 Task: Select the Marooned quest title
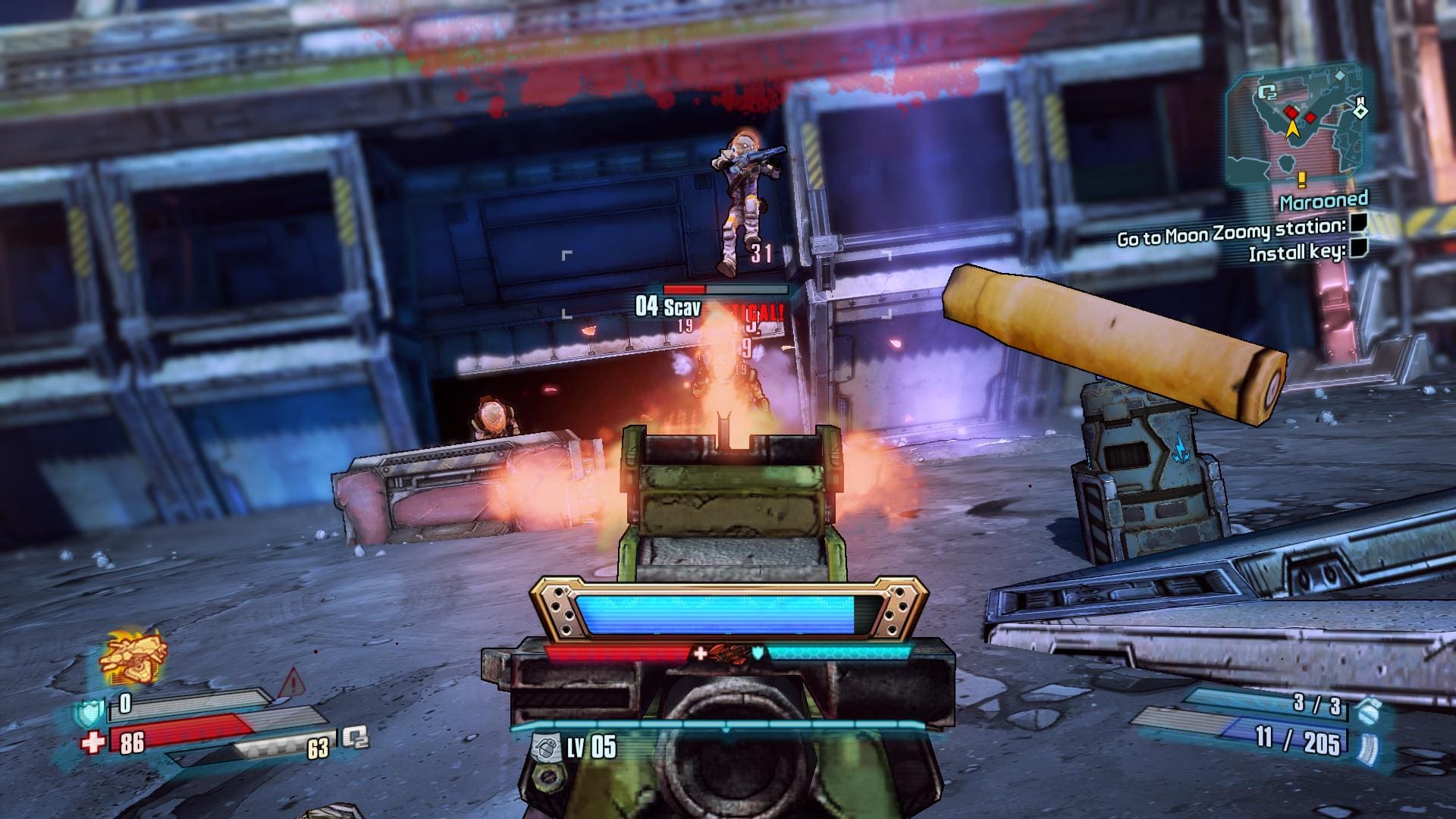tap(1323, 202)
